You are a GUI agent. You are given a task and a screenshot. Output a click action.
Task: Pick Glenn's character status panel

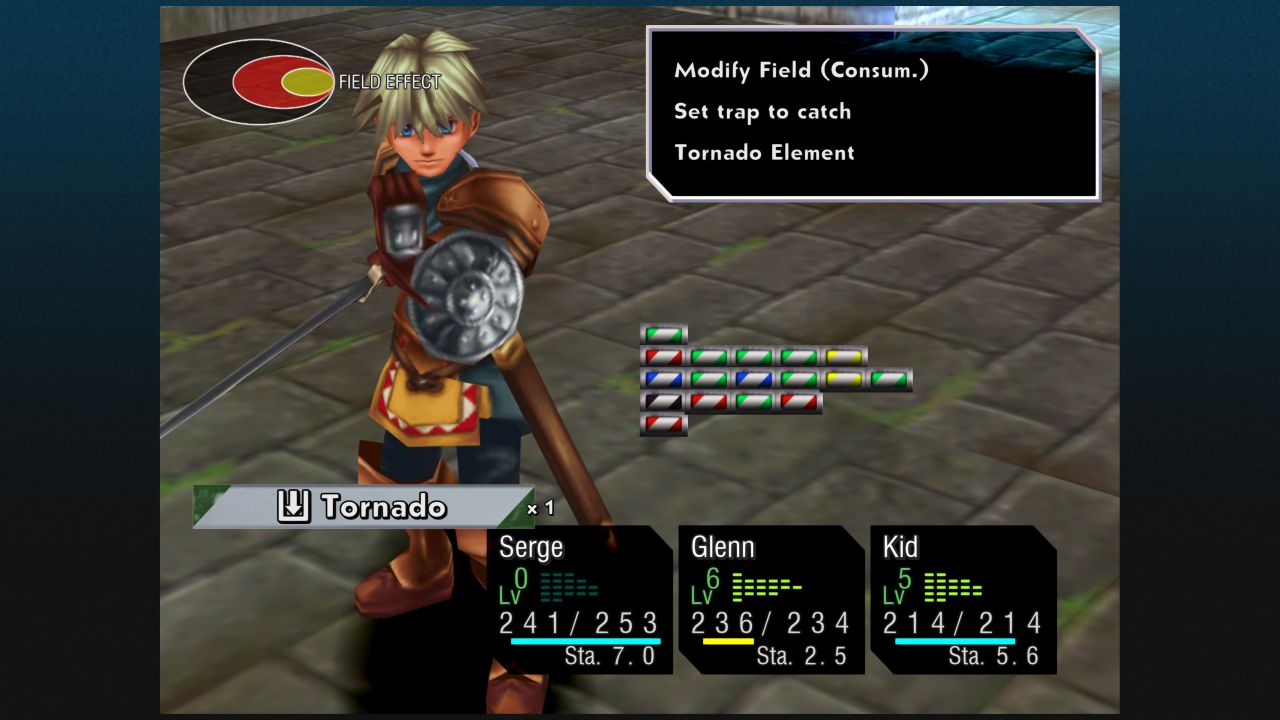point(771,600)
